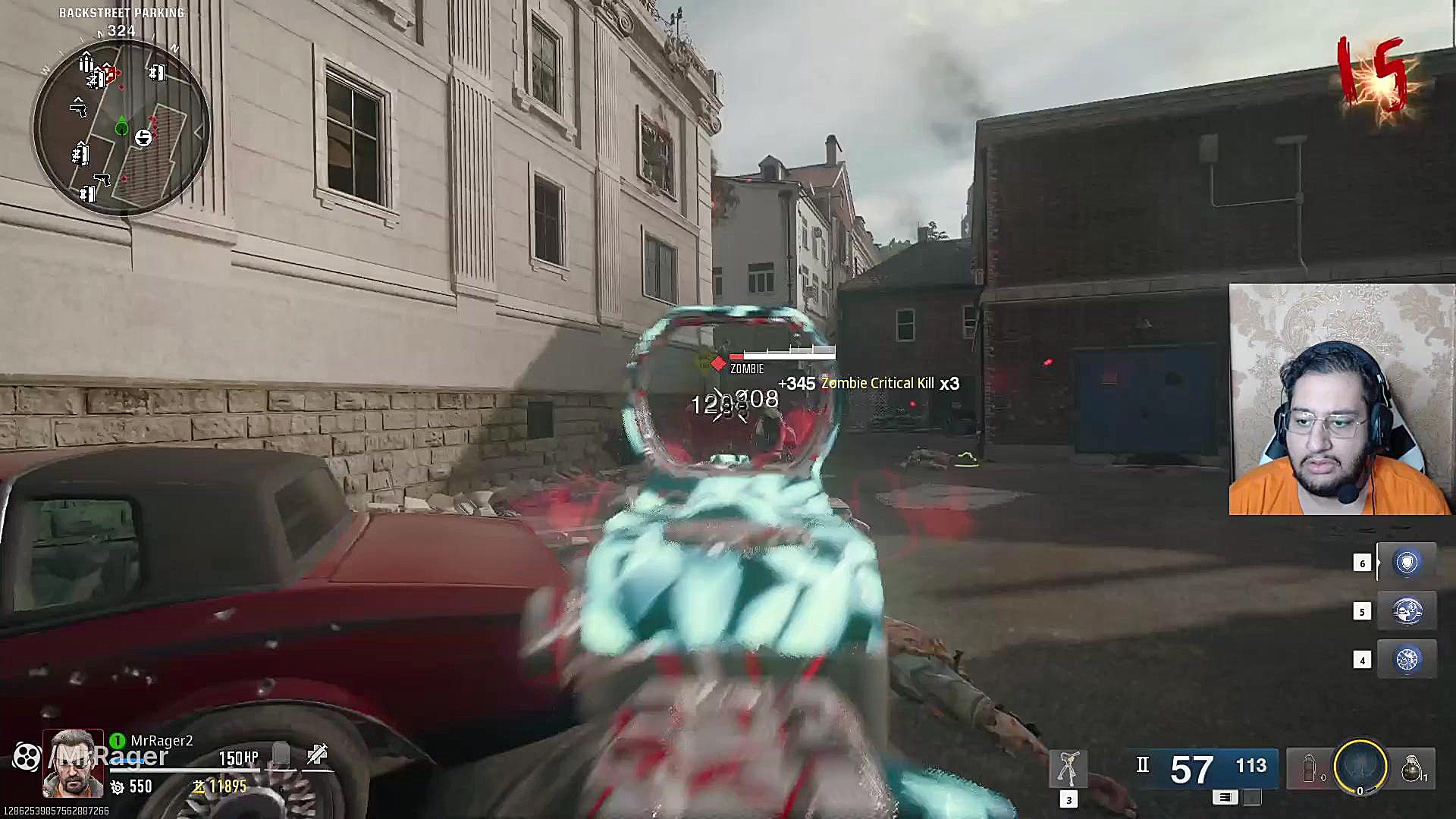The width and height of the screenshot is (1456, 819).
Task: Activate the item in slot 5
Action: (1407, 611)
